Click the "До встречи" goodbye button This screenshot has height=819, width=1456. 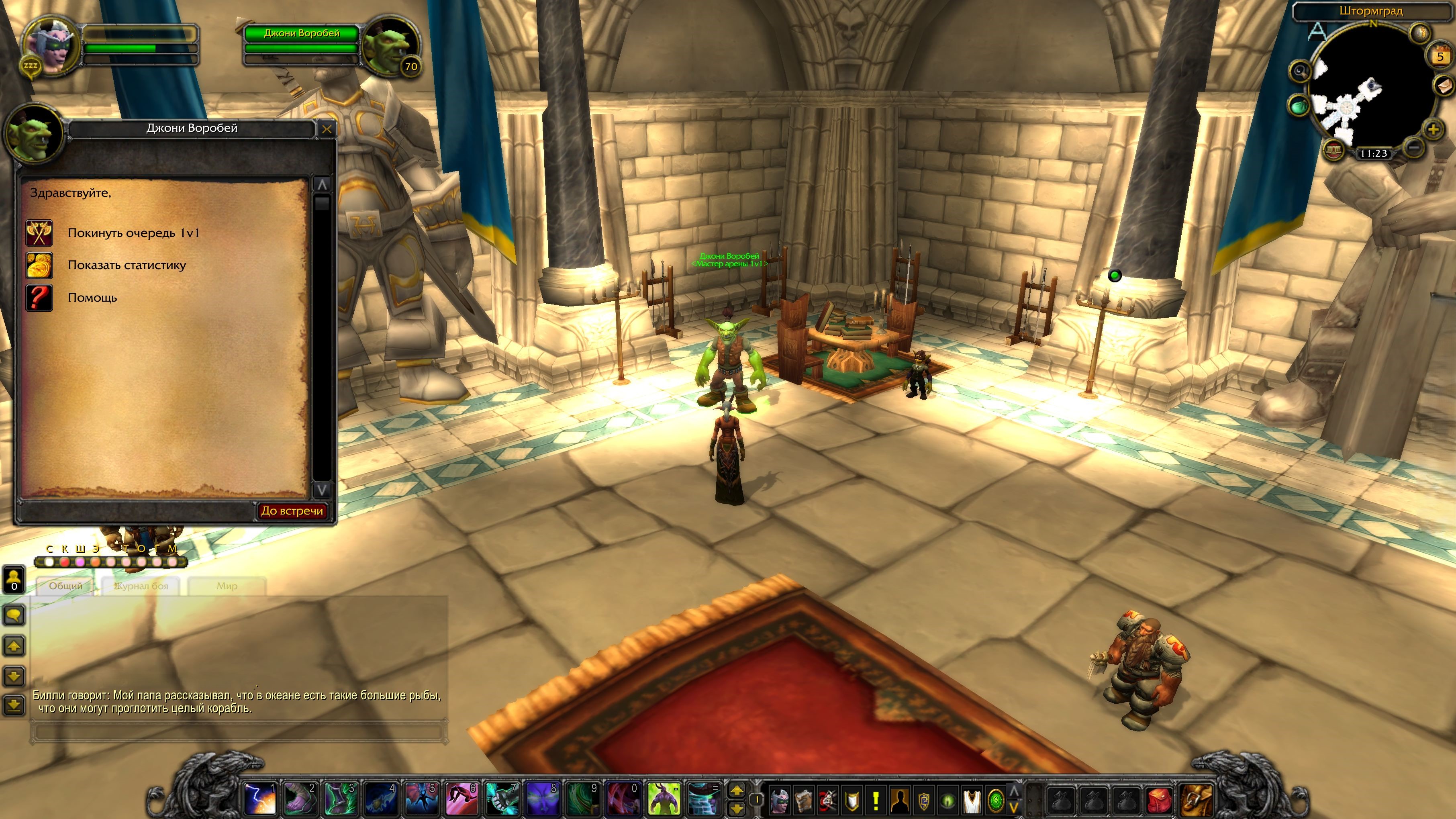(x=292, y=511)
